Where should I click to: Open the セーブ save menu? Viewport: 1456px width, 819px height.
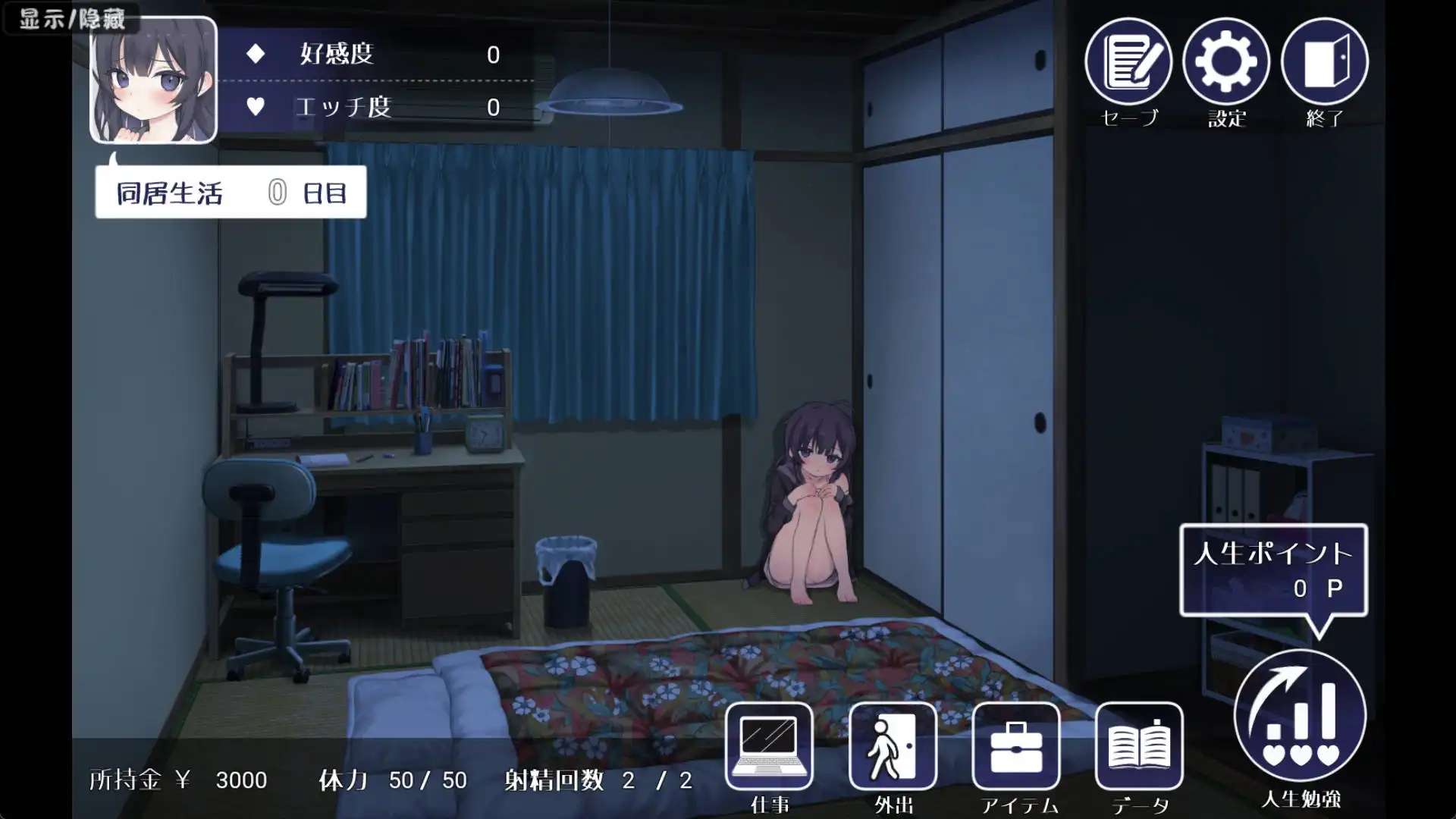1128,62
